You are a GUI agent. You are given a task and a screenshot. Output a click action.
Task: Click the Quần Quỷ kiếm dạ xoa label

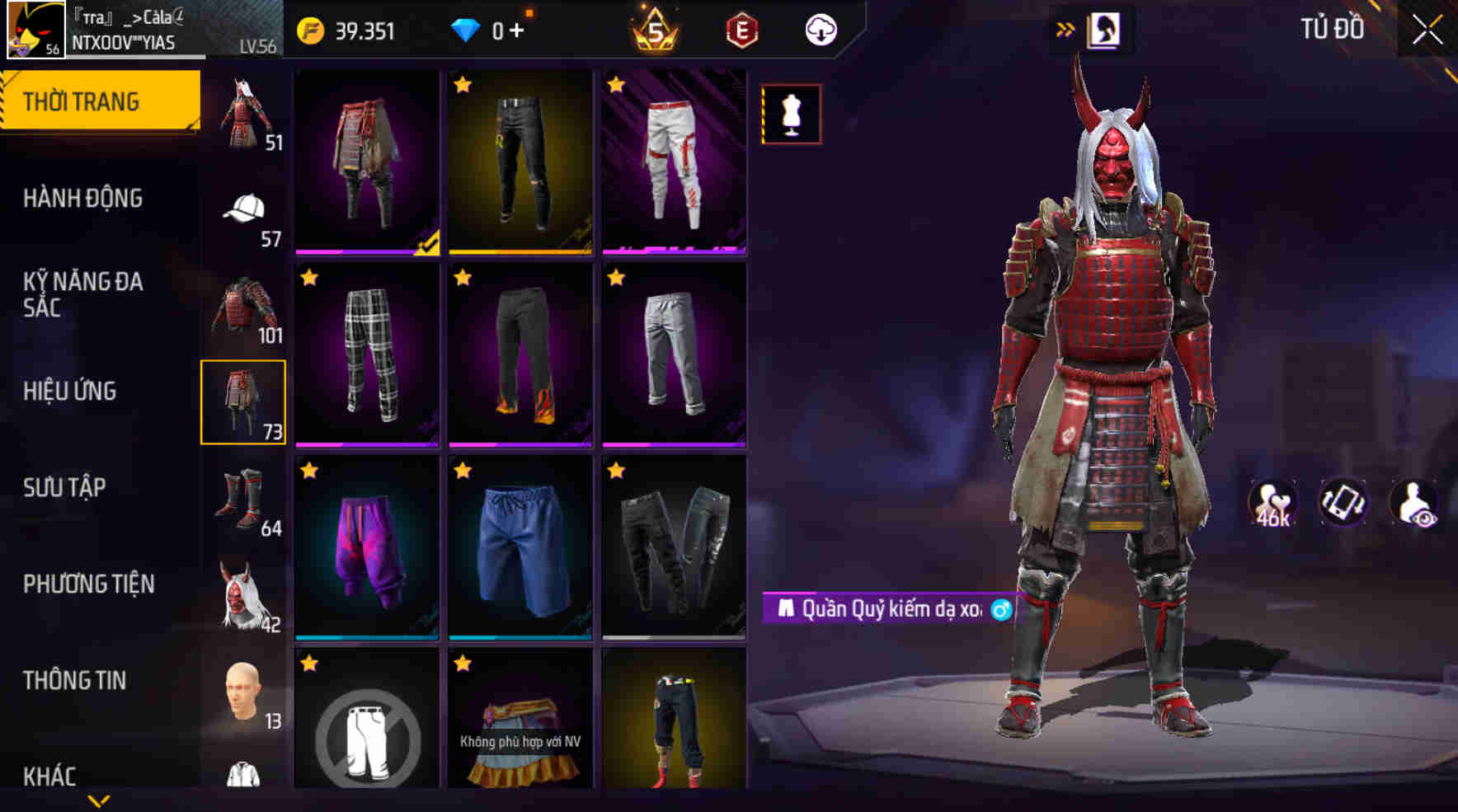coord(892,608)
